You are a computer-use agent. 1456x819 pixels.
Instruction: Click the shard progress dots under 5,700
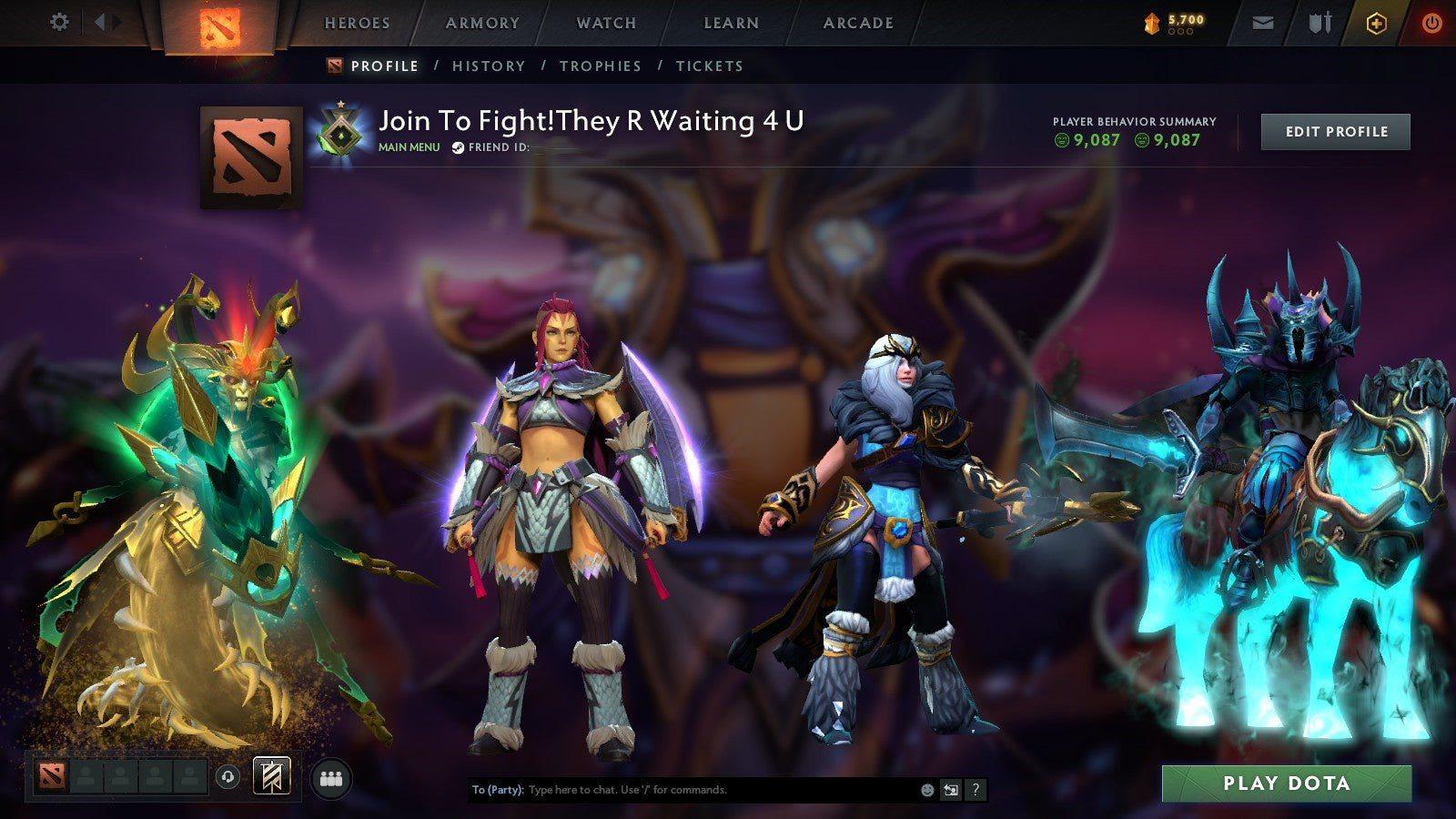1180,31
